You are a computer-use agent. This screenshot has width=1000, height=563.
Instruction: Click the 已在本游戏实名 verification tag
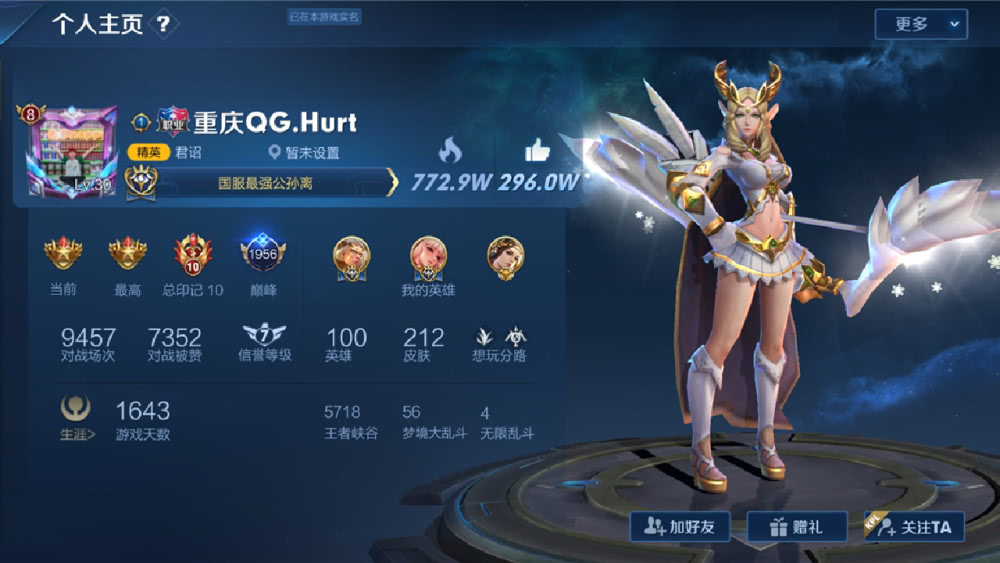[324, 17]
